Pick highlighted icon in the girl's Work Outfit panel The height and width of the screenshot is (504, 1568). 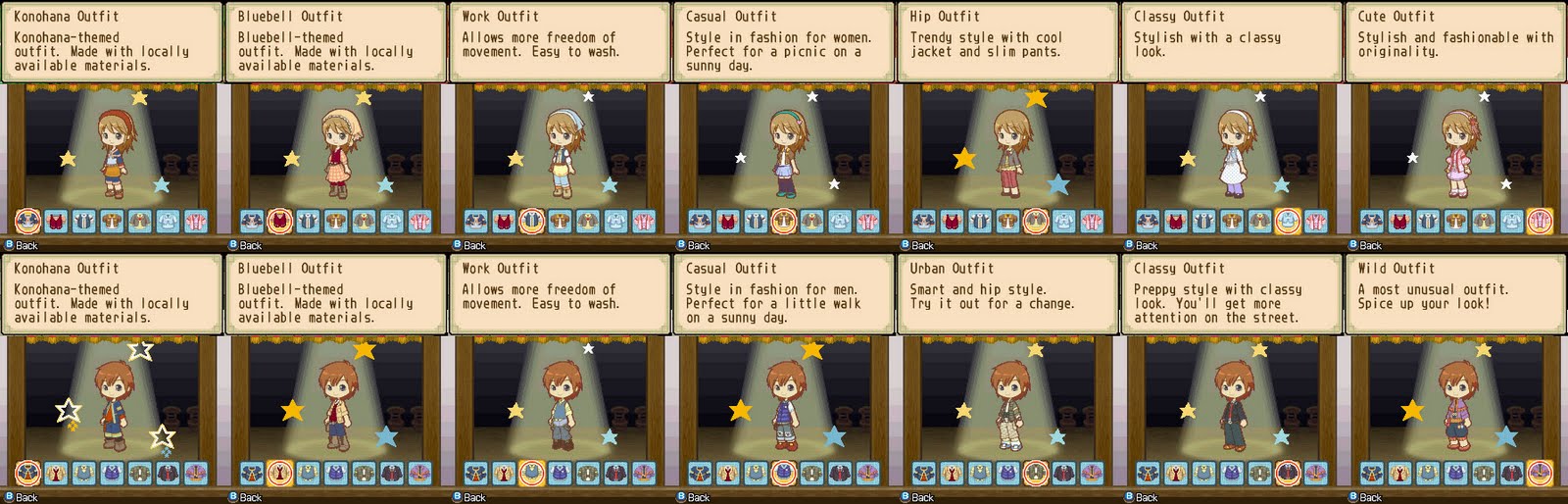coord(531,222)
